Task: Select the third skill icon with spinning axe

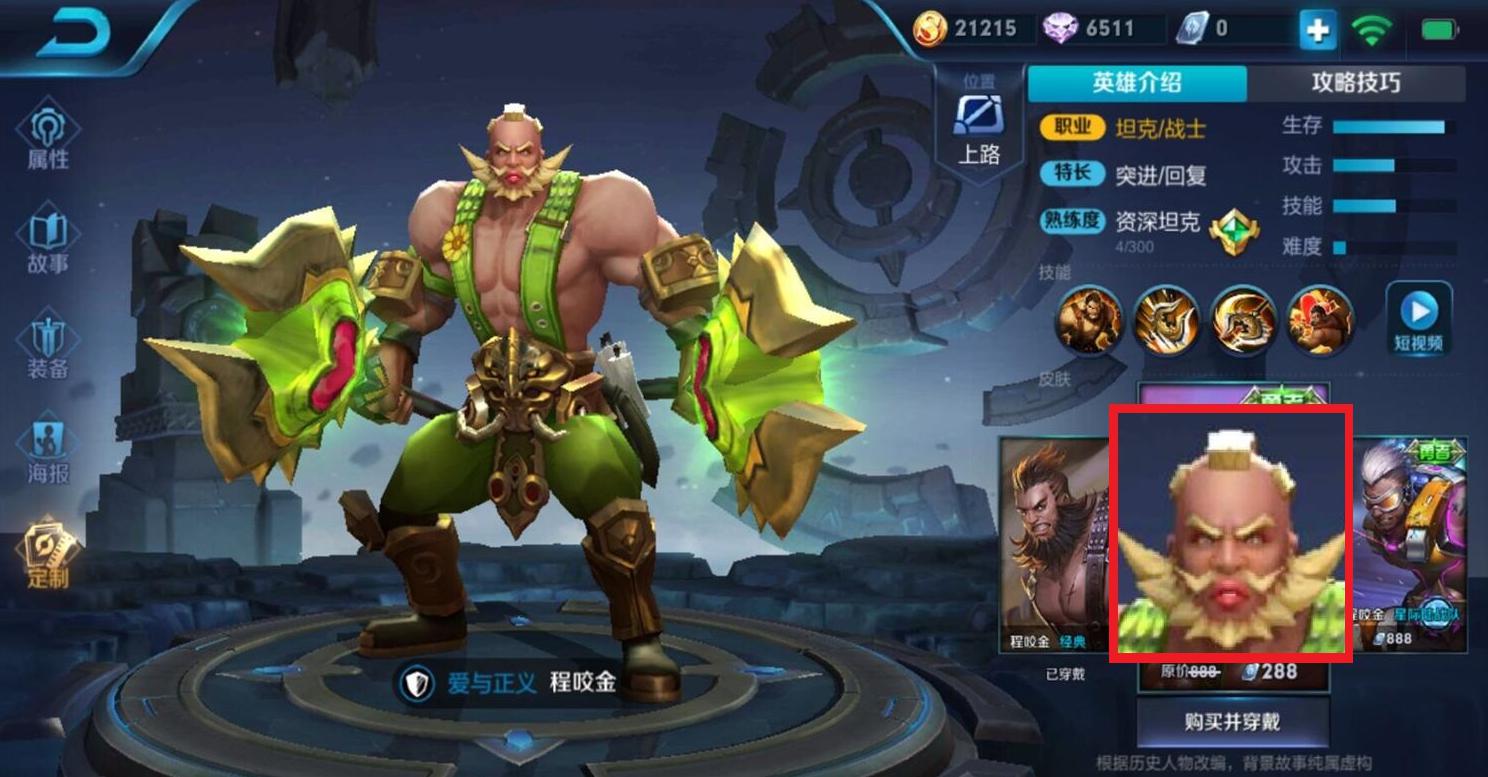Action: click(1244, 321)
